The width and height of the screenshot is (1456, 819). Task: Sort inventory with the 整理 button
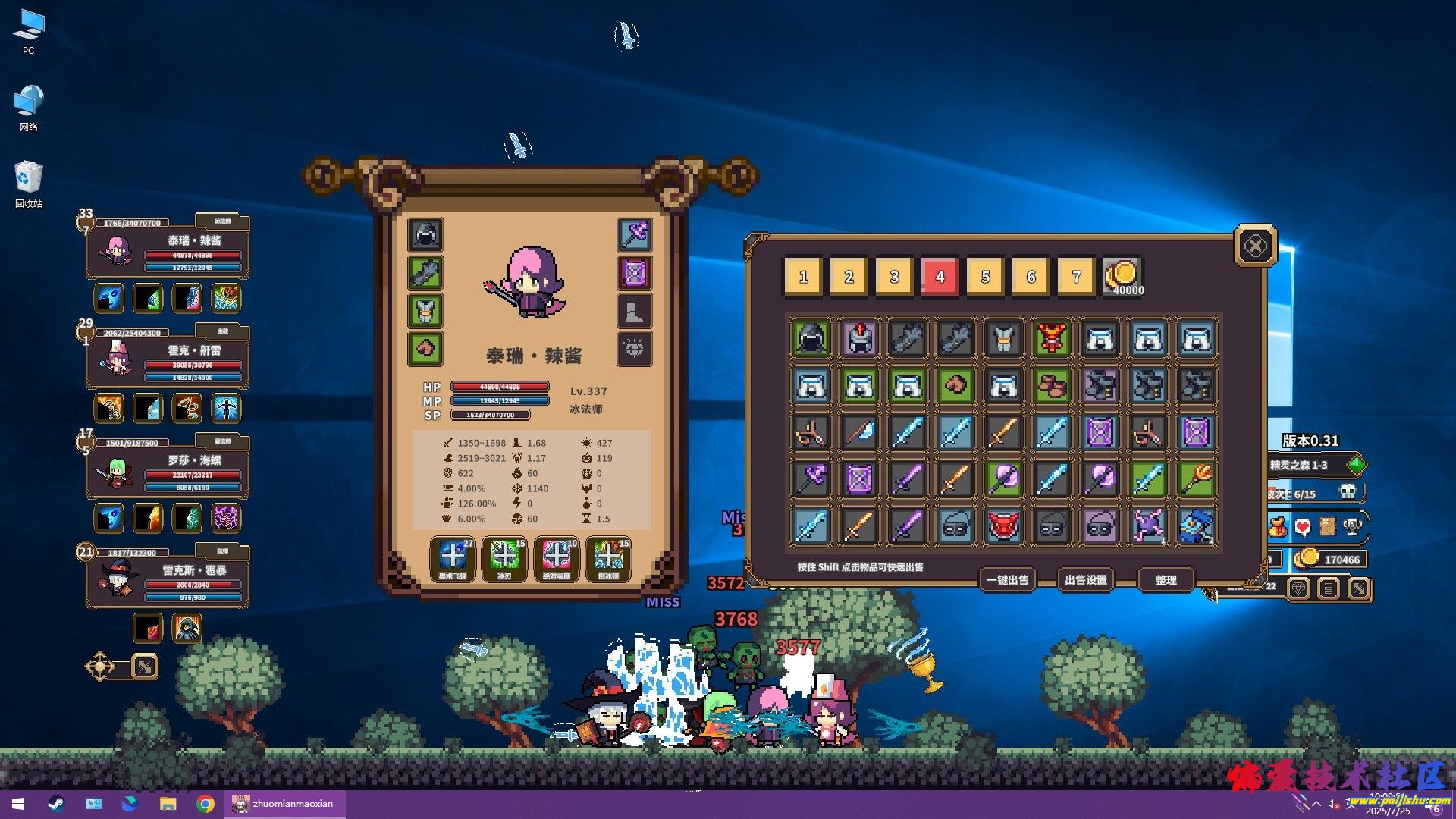(1166, 580)
